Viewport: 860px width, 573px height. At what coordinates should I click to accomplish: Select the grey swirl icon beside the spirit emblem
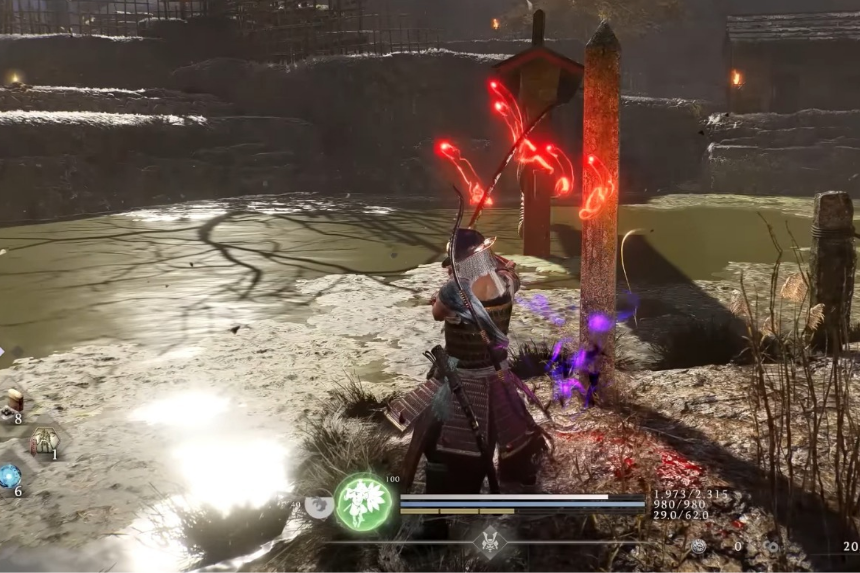[317, 507]
